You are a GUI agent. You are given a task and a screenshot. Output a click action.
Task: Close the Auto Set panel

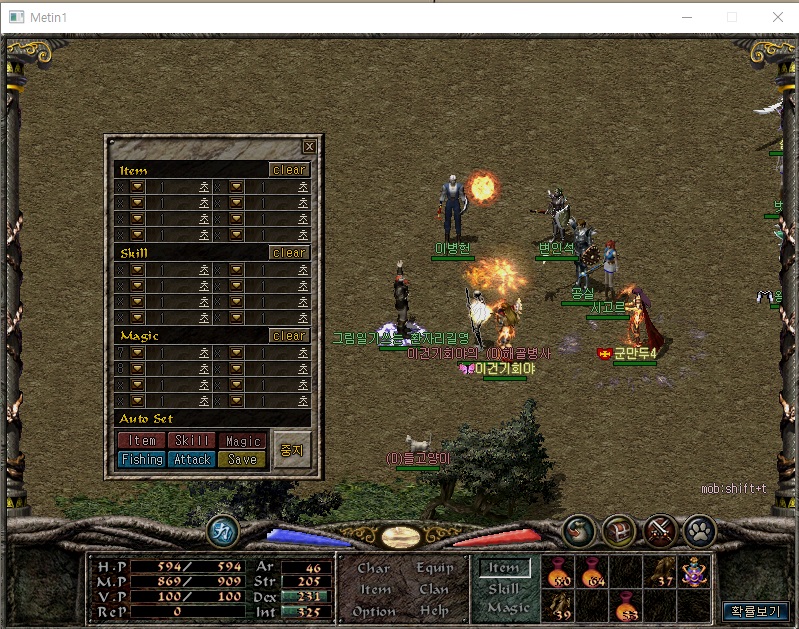pos(309,147)
